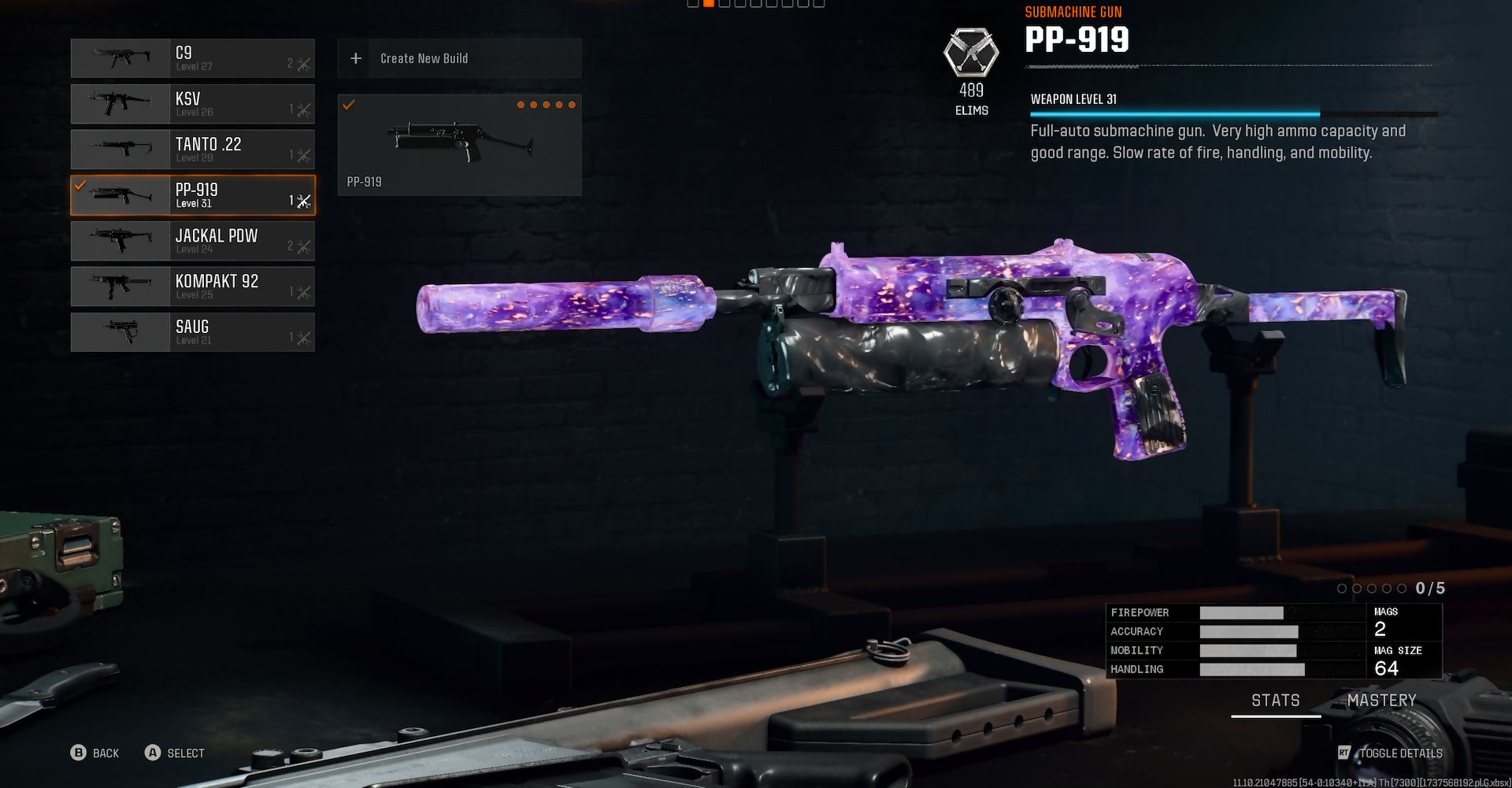Click the SELECT prompt label
This screenshot has width=1512, height=788.
point(176,753)
